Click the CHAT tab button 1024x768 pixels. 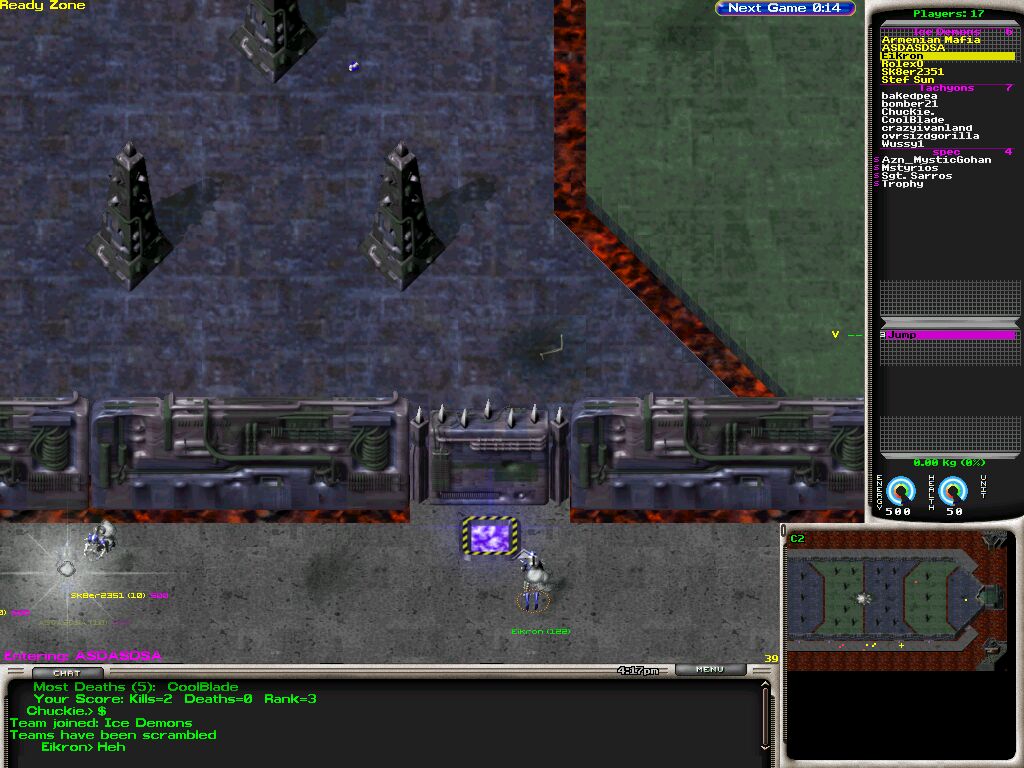(66, 673)
